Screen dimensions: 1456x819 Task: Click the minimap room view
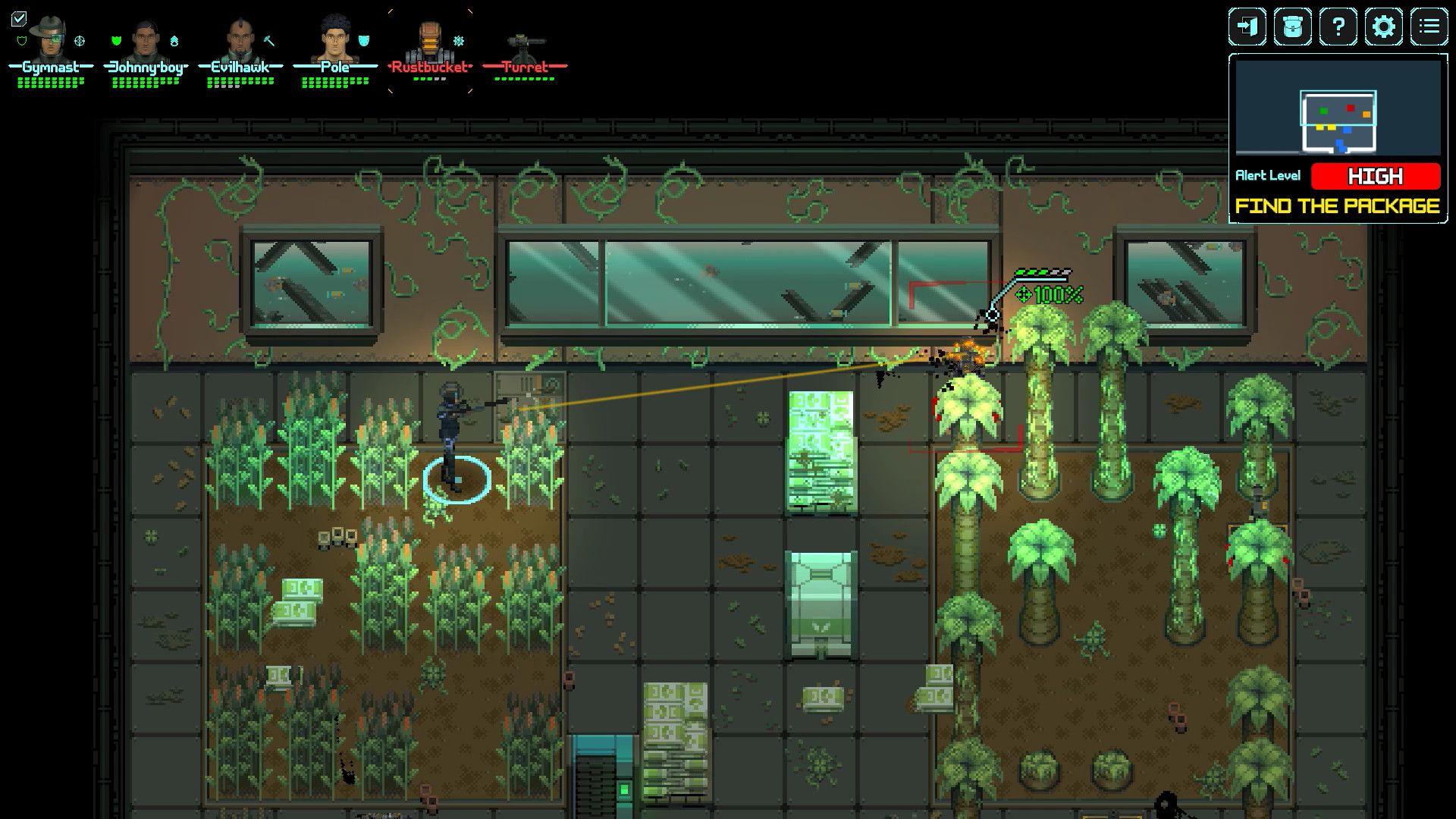pos(1338,108)
